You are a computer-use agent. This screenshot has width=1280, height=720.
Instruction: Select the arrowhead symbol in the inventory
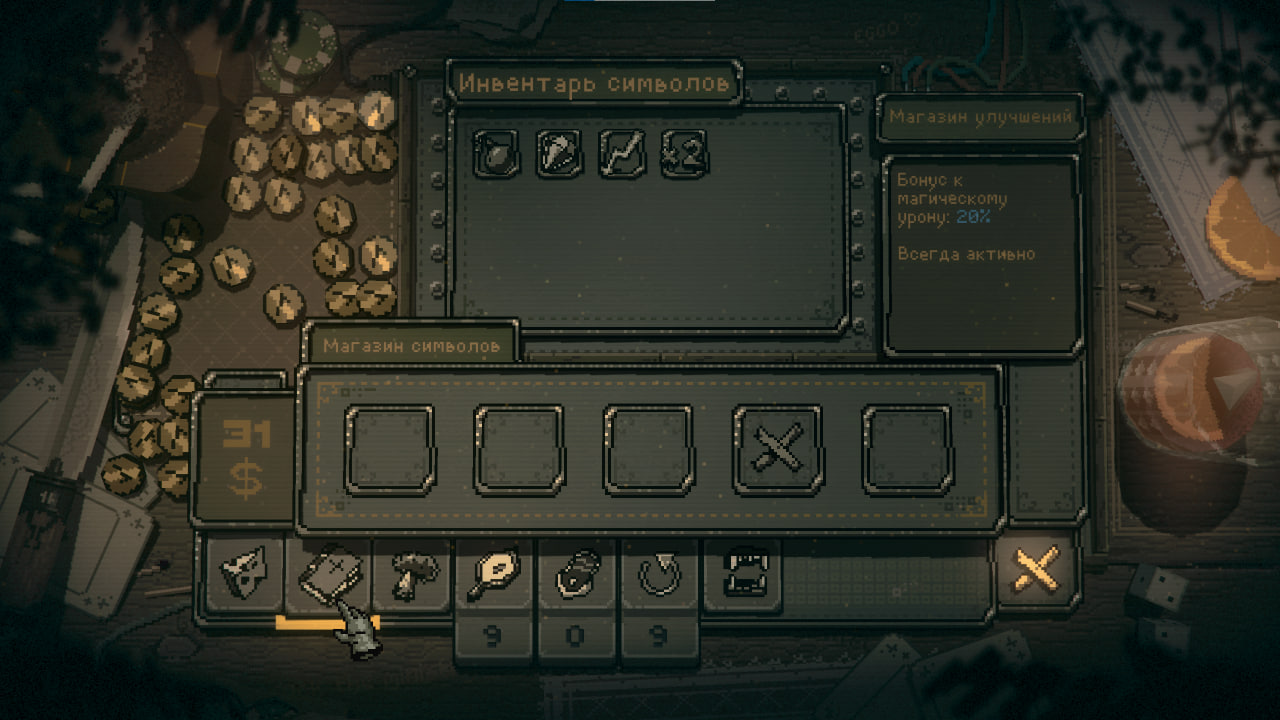[559, 154]
